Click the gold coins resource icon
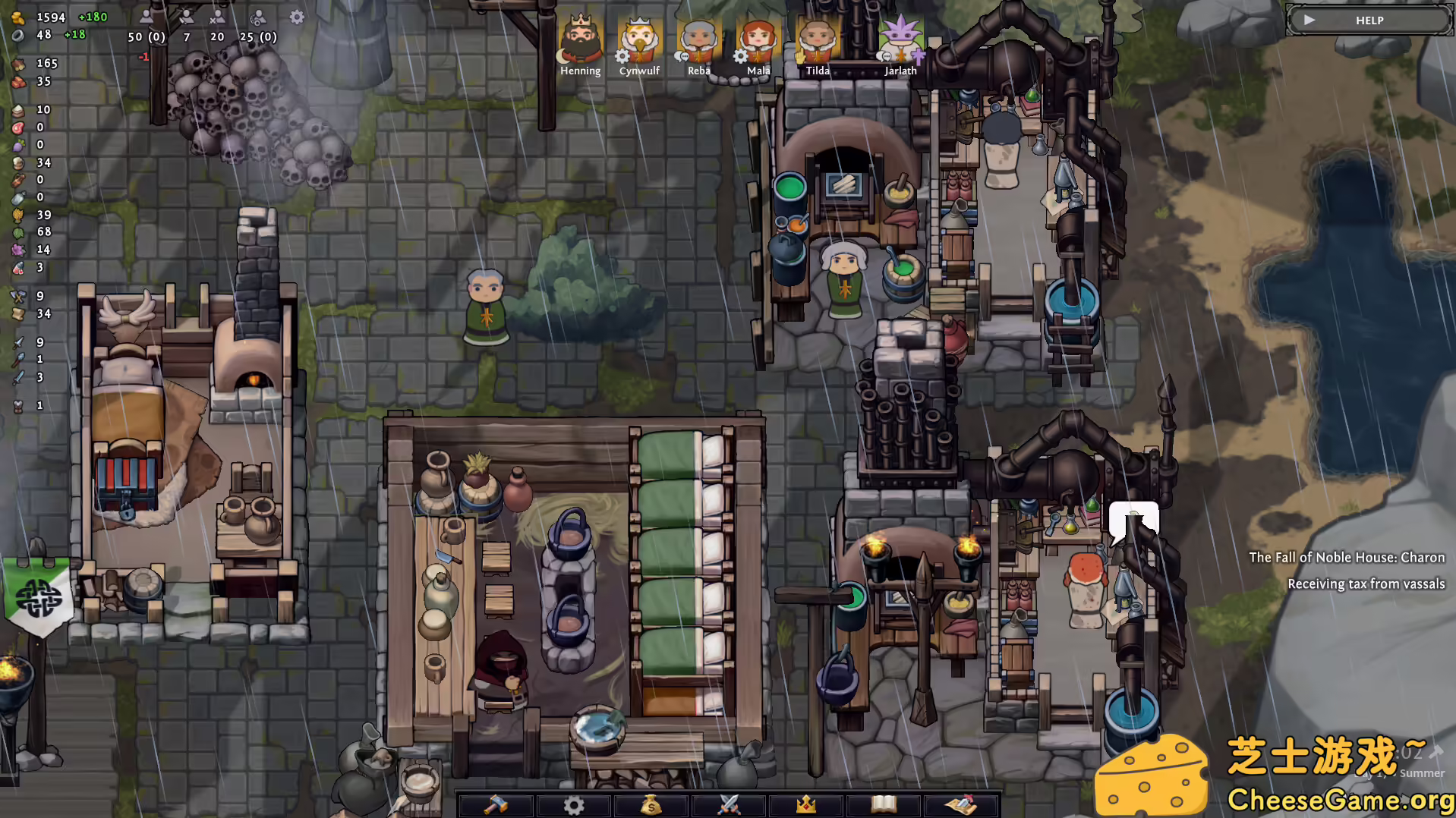The height and width of the screenshot is (818, 1456). pos(18,17)
